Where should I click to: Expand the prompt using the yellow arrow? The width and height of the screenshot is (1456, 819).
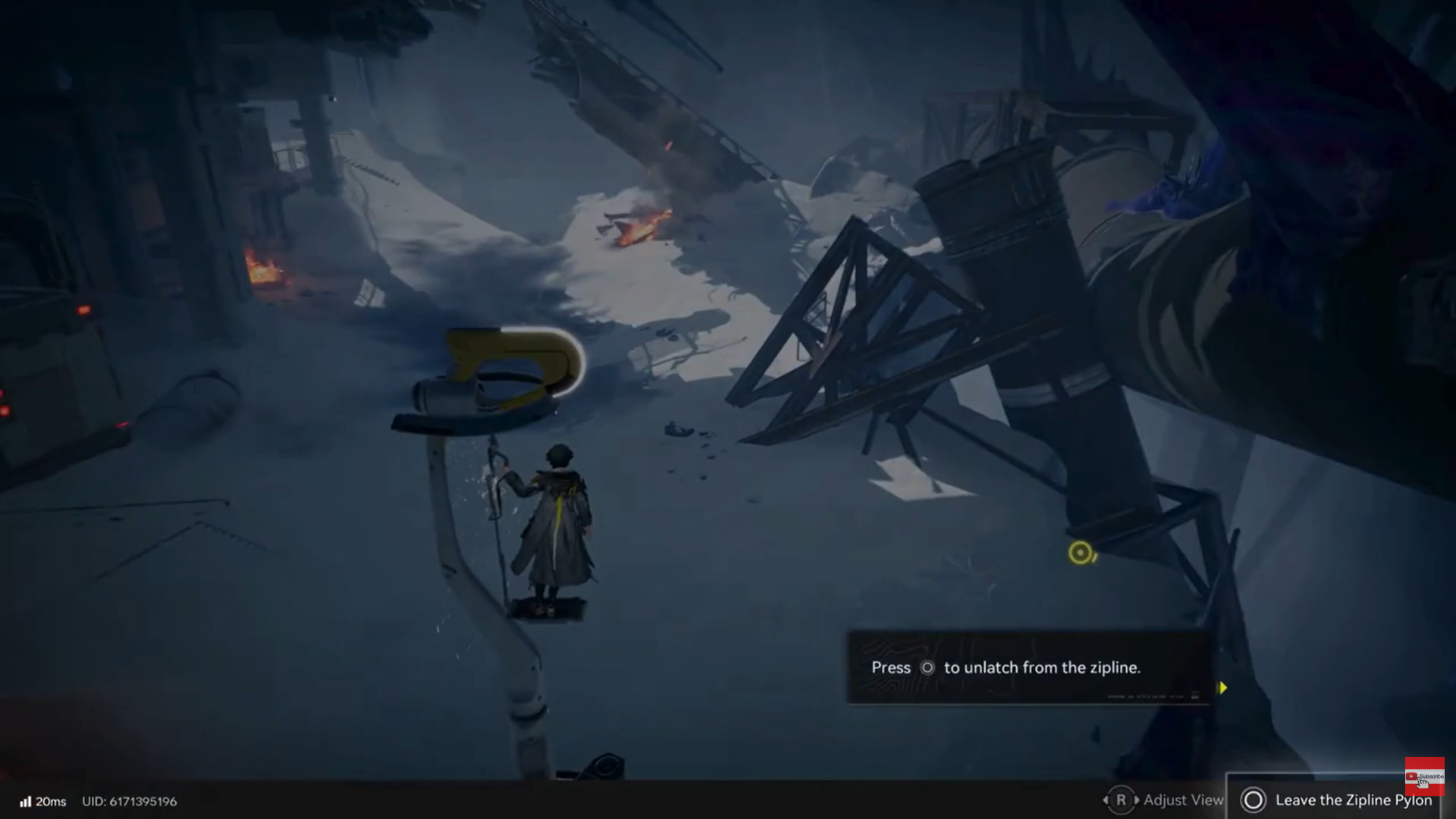[x=1223, y=688]
